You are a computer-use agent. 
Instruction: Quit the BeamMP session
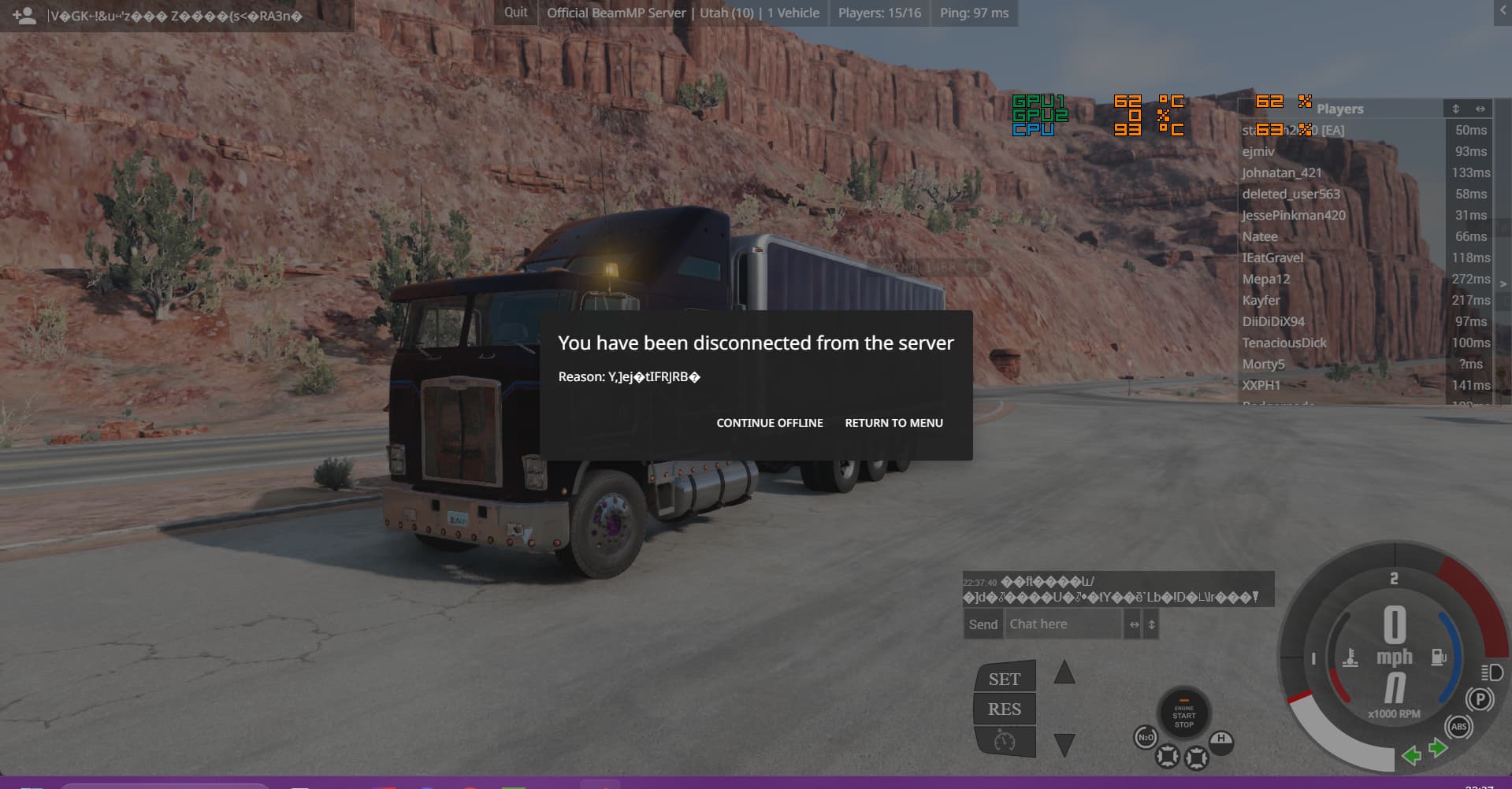(516, 13)
